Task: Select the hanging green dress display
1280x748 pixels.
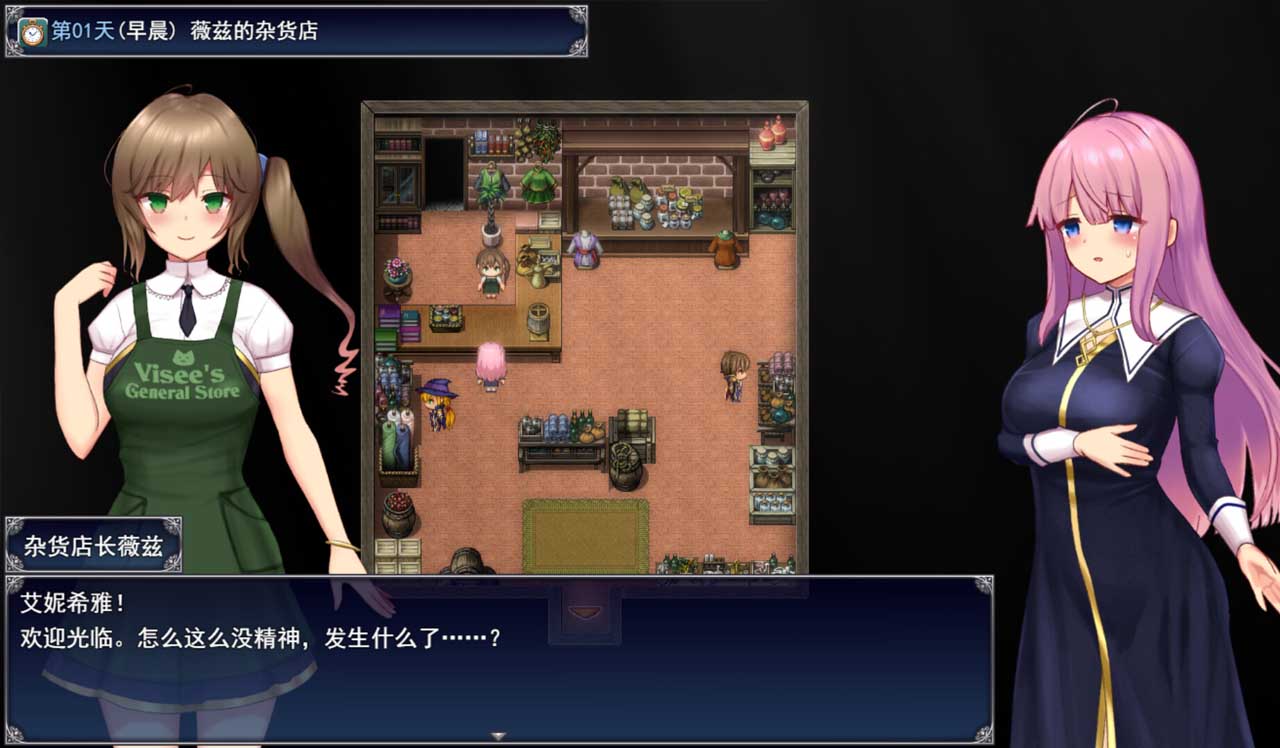Action: 535,184
